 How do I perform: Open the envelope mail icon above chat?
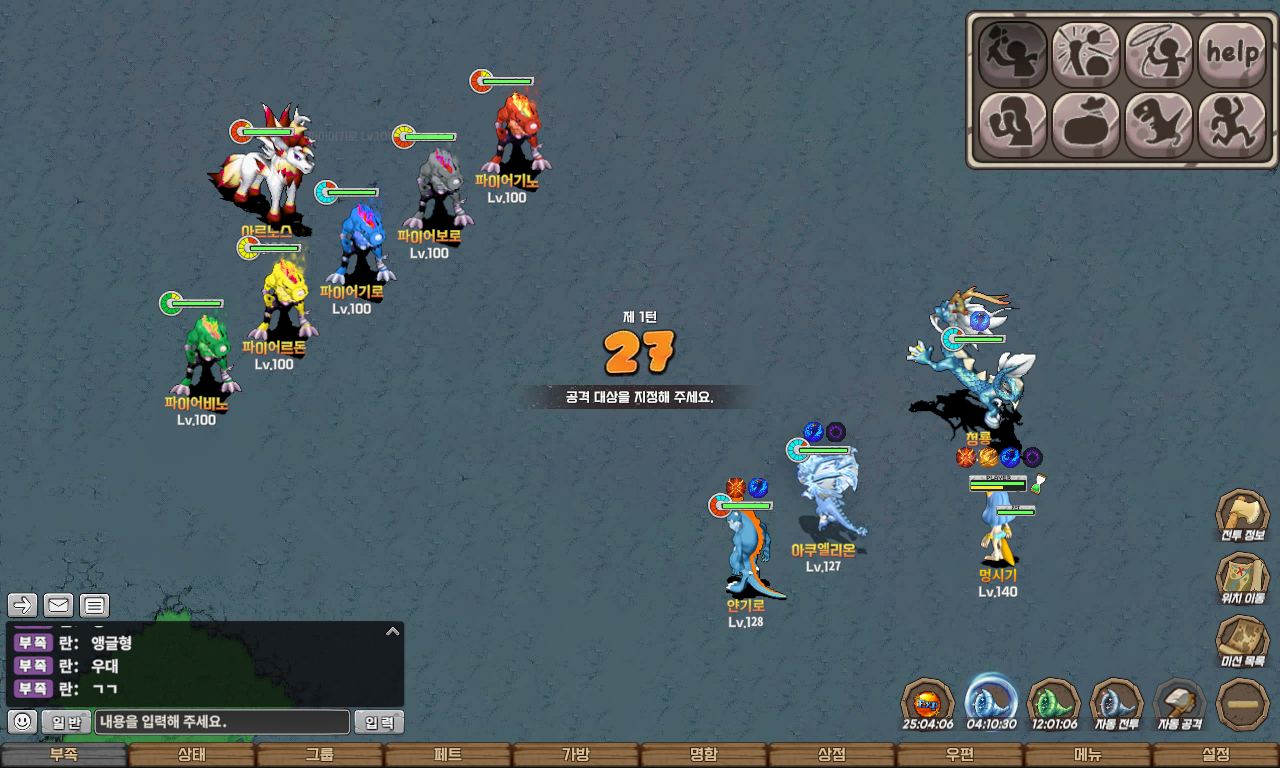(x=58, y=605)
